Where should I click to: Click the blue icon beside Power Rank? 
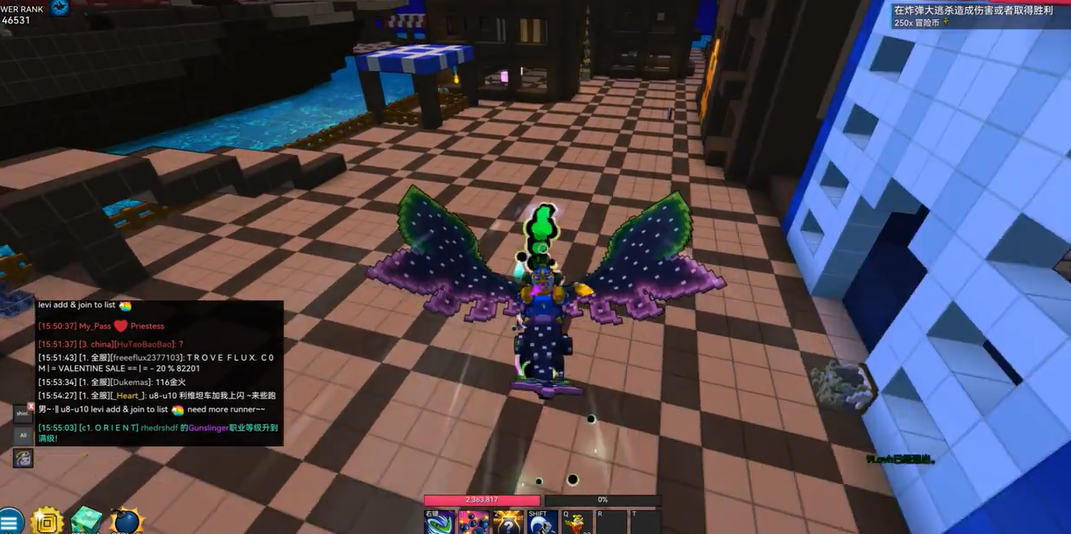click(x=60, y=8)
